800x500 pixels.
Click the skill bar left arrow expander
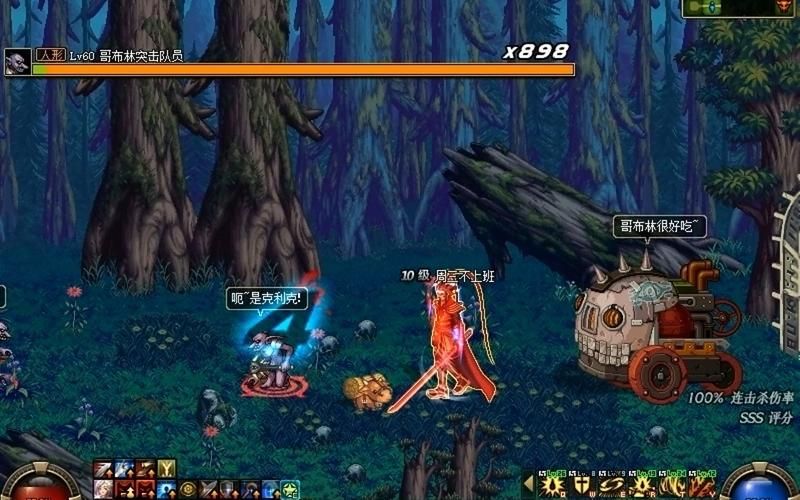pos(530,486)
